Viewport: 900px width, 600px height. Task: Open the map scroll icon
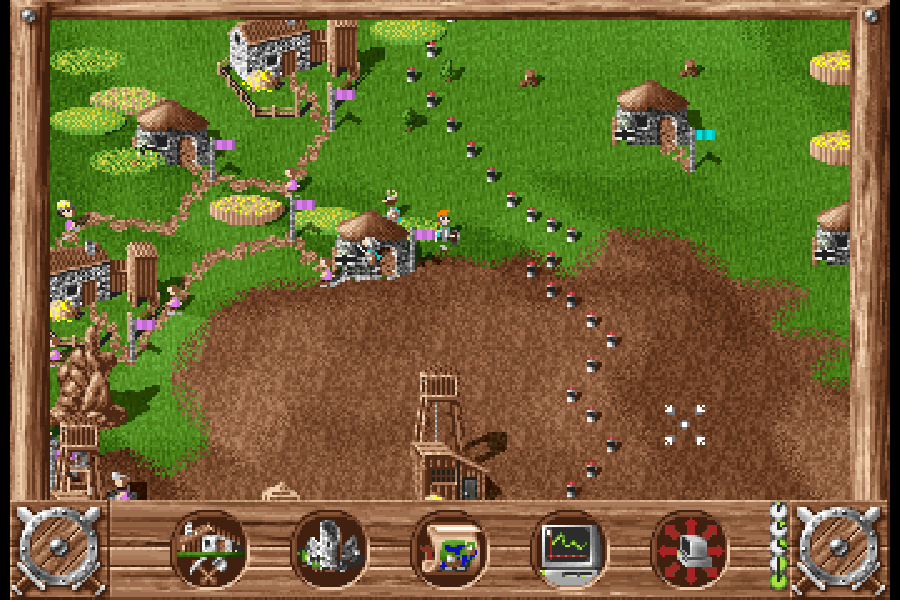coord(449,549)
